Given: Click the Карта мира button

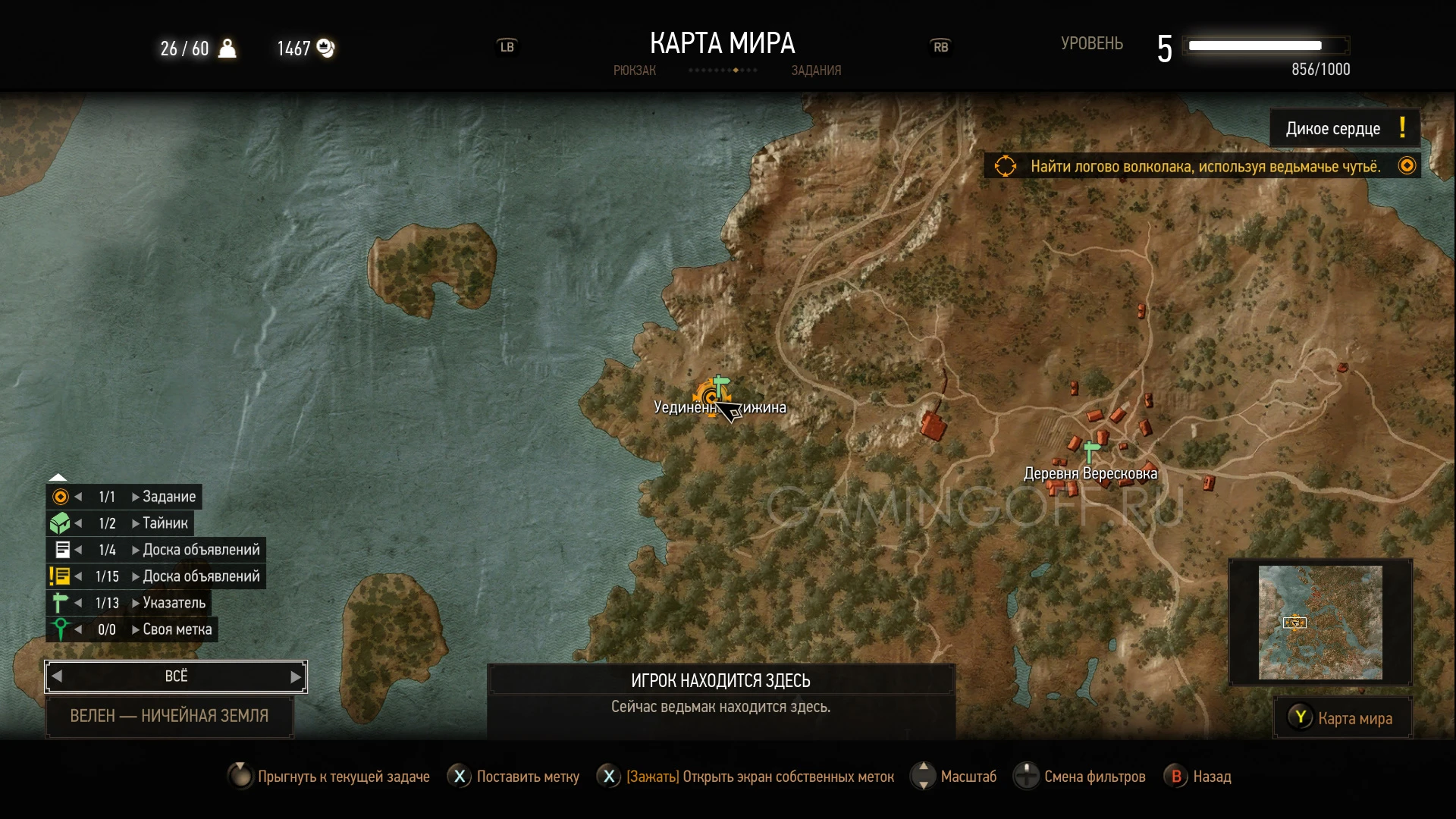Looking at the screenshot, I should point(1343,718).
